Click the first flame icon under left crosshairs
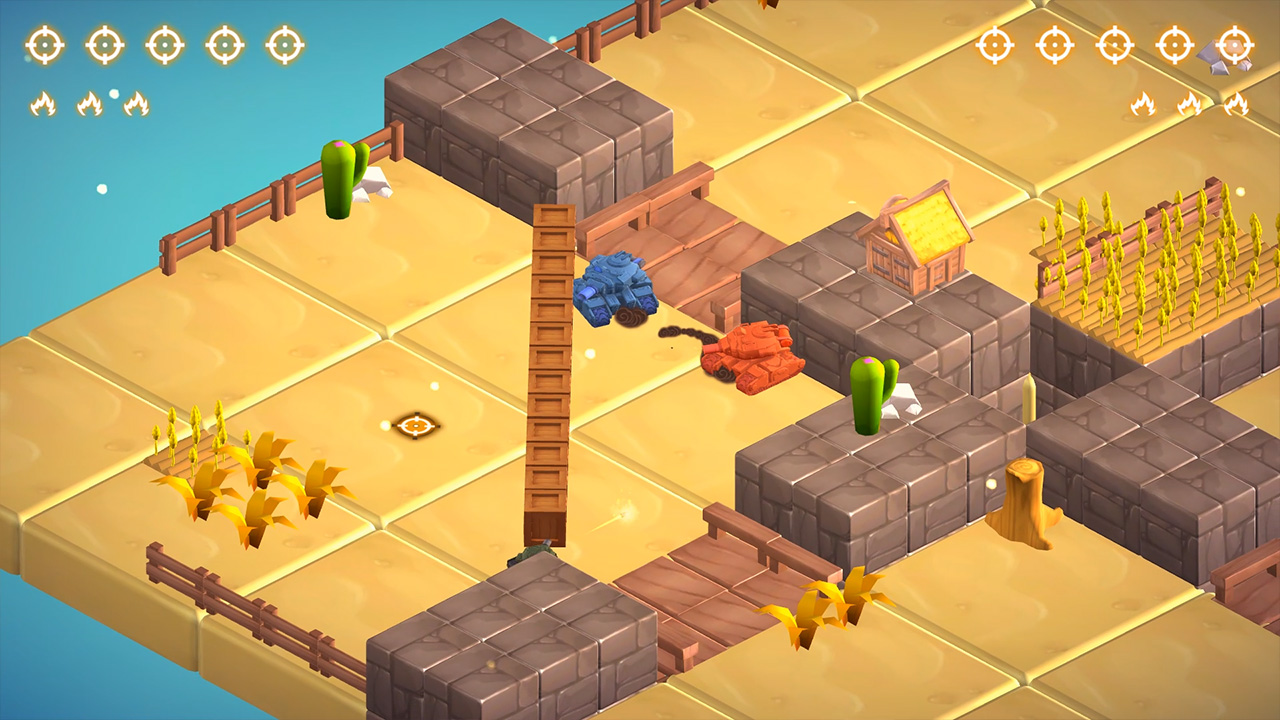The height and width of the screenshot is (720, 1280). click(45, 103)
